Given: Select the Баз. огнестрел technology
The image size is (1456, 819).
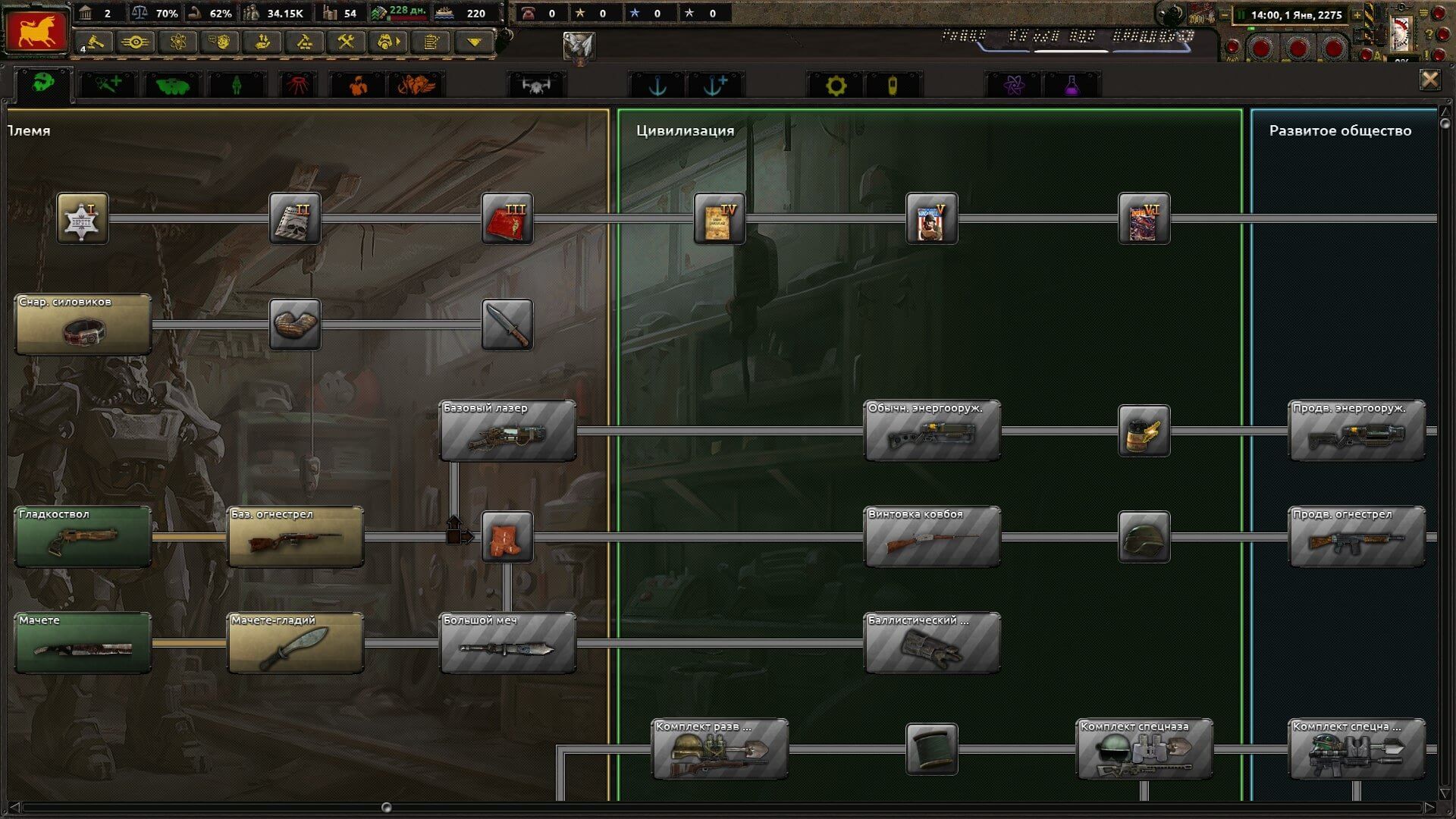Looking at the screenshot, I should (295, 537).
